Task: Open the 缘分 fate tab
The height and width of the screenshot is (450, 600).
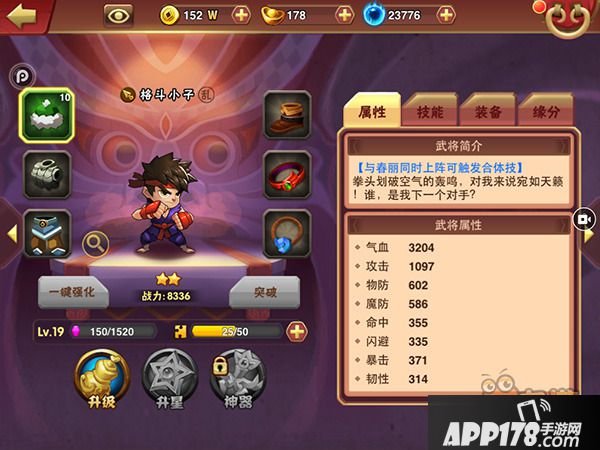Action: pos(546,112)
